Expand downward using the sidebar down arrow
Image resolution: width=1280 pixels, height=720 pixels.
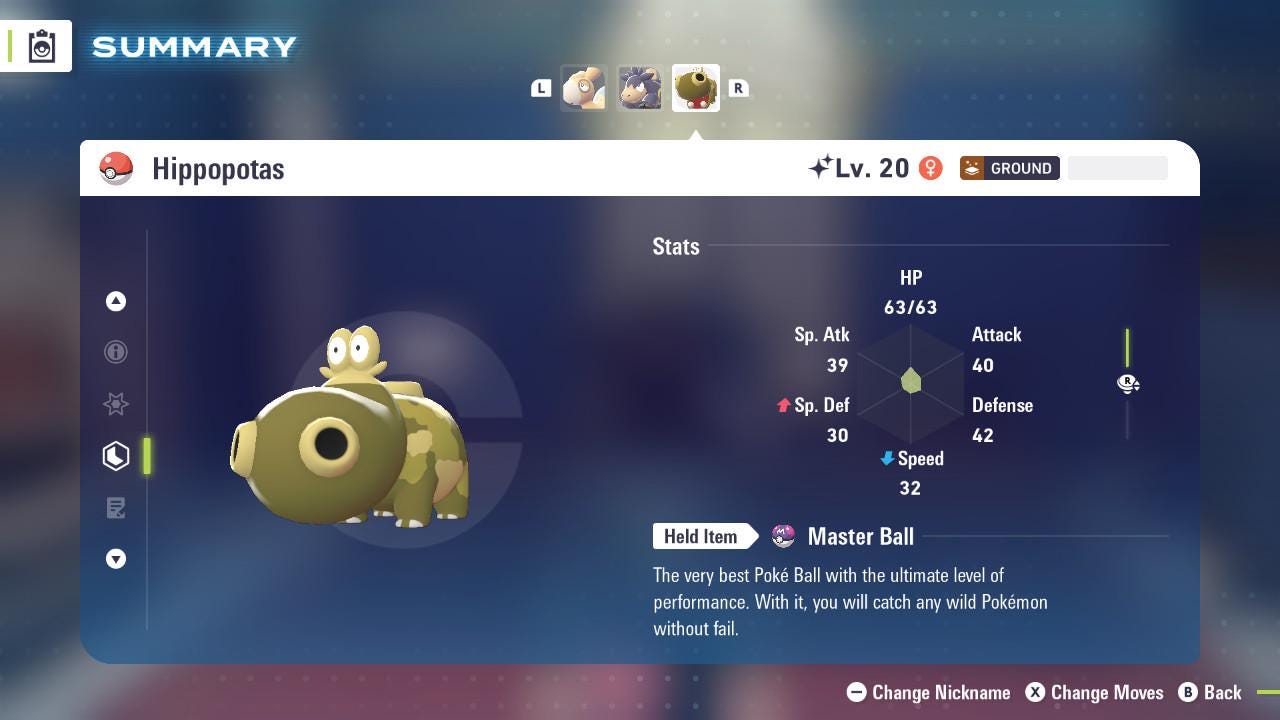click(116, 559)
